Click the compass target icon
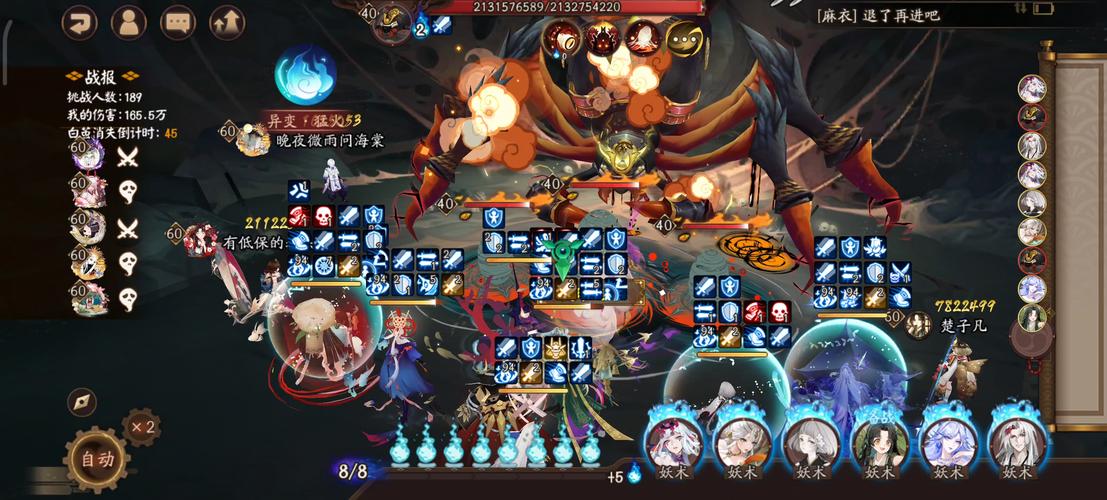The width and height of the screenshot is (1107, 500). [x=82, y=402]
